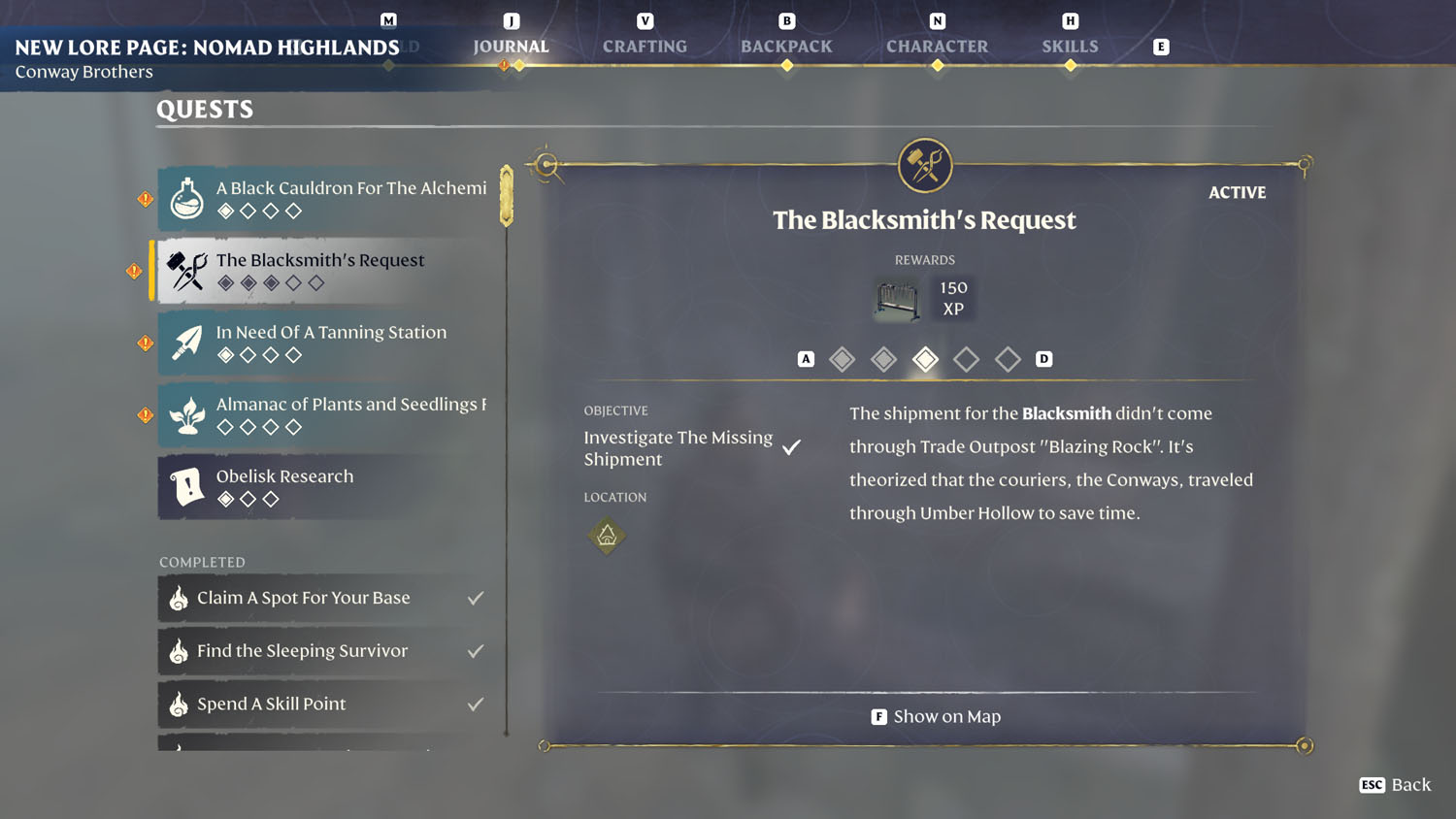The image size is (1456, 819).
Task: Click the fence reward item icon
Action: click(x=895, y=299)
